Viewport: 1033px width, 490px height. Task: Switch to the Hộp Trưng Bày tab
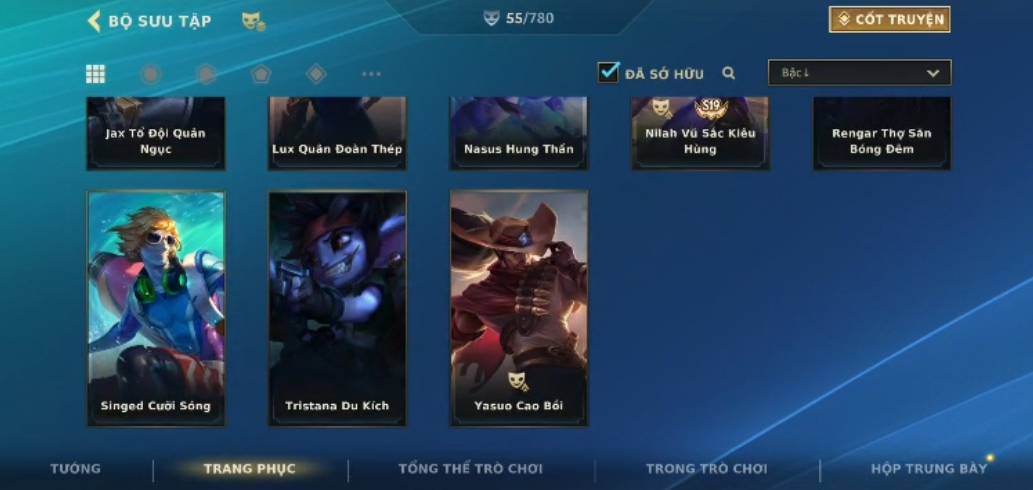click(x=928, y=469)
